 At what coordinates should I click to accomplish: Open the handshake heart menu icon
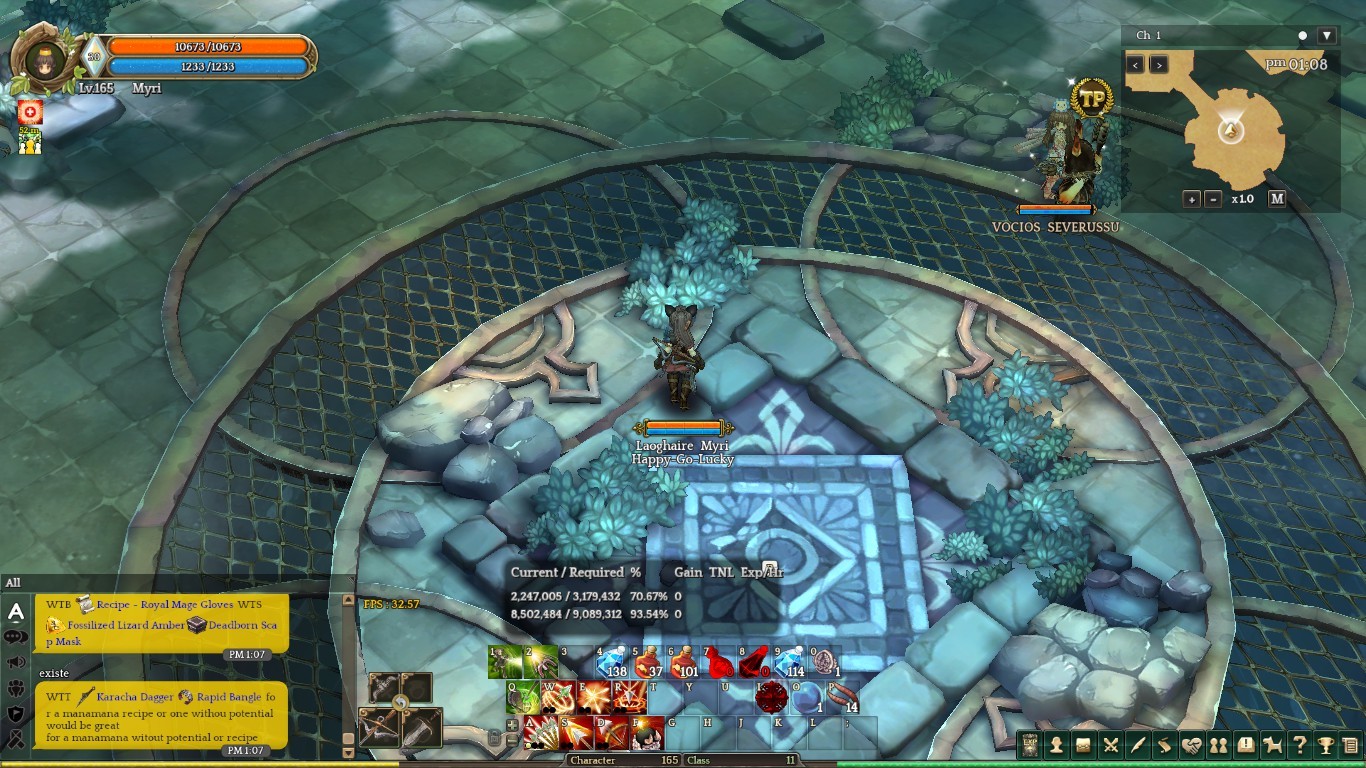[1191, 745]
